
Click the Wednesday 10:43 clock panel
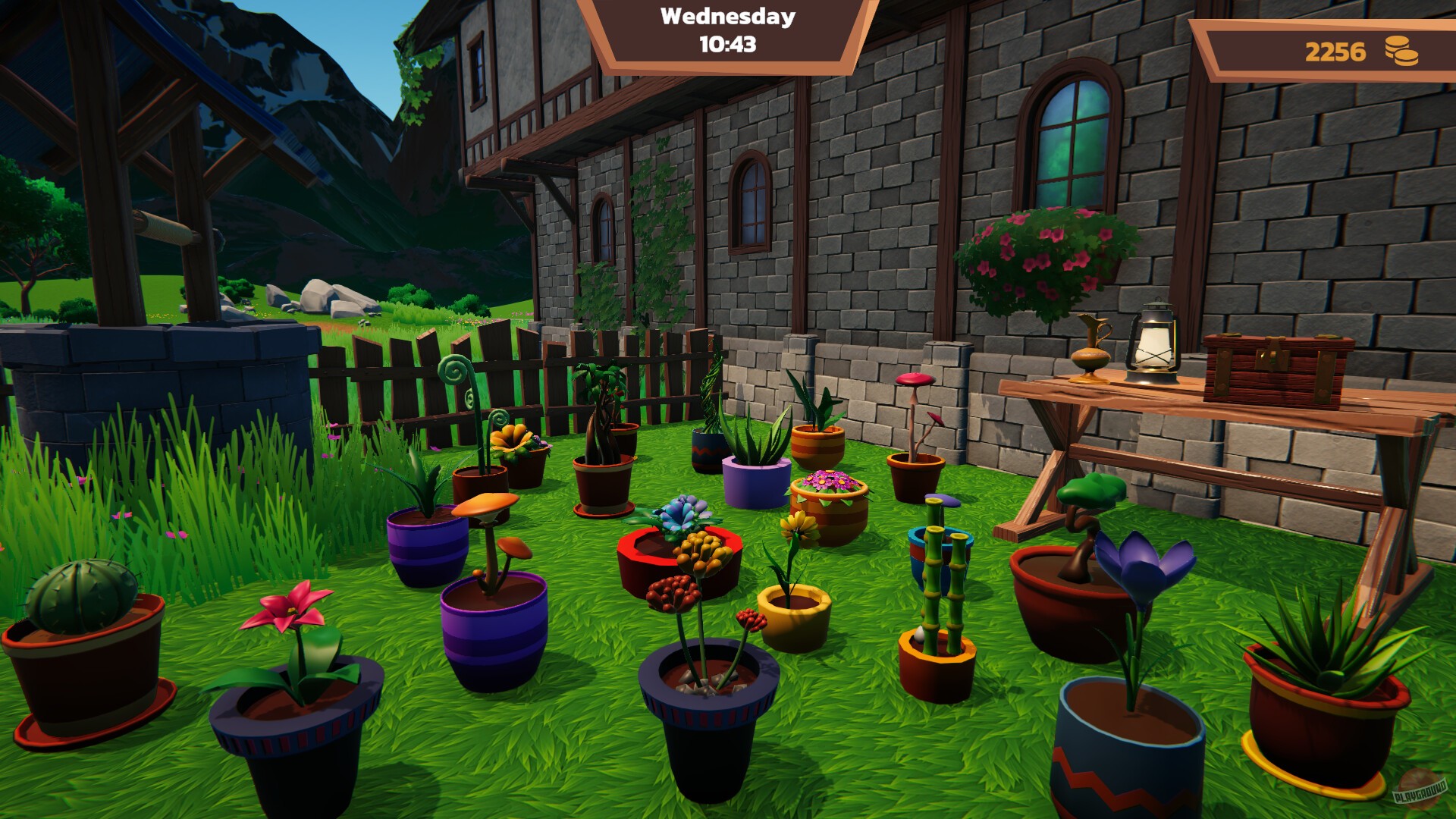coord(726,32)
